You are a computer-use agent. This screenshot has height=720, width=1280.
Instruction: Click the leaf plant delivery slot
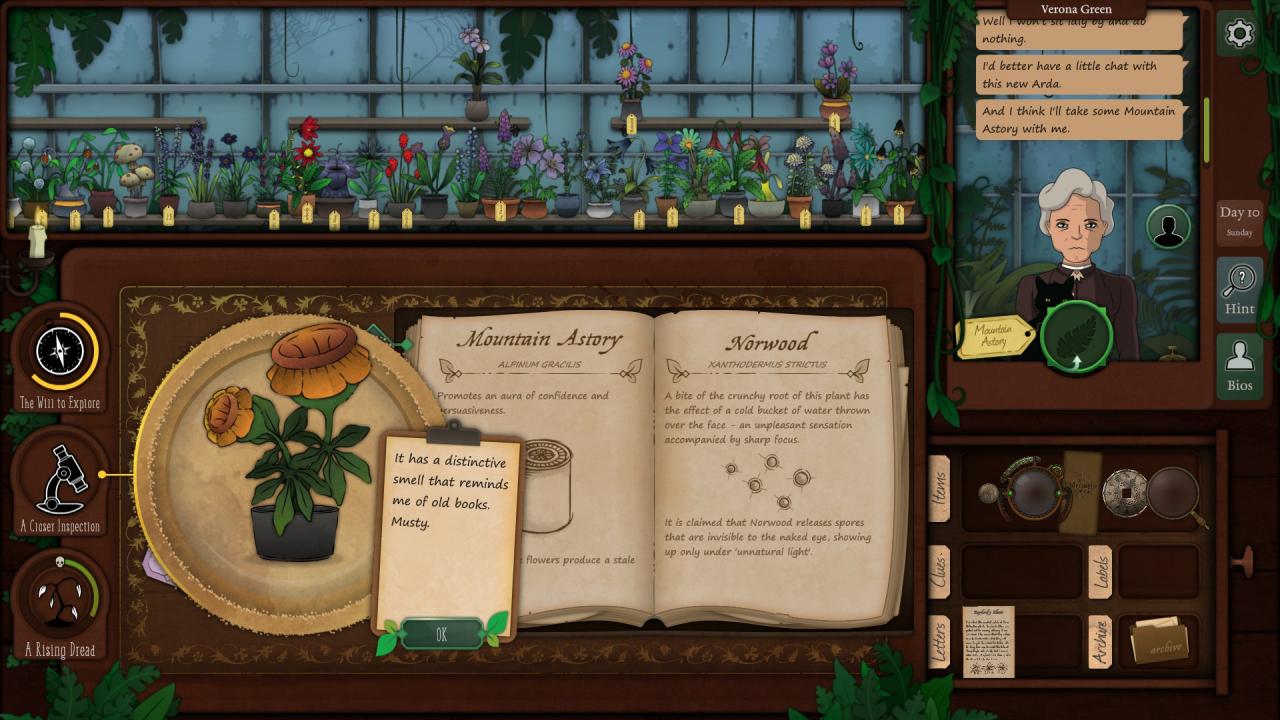click(1077, 336)
